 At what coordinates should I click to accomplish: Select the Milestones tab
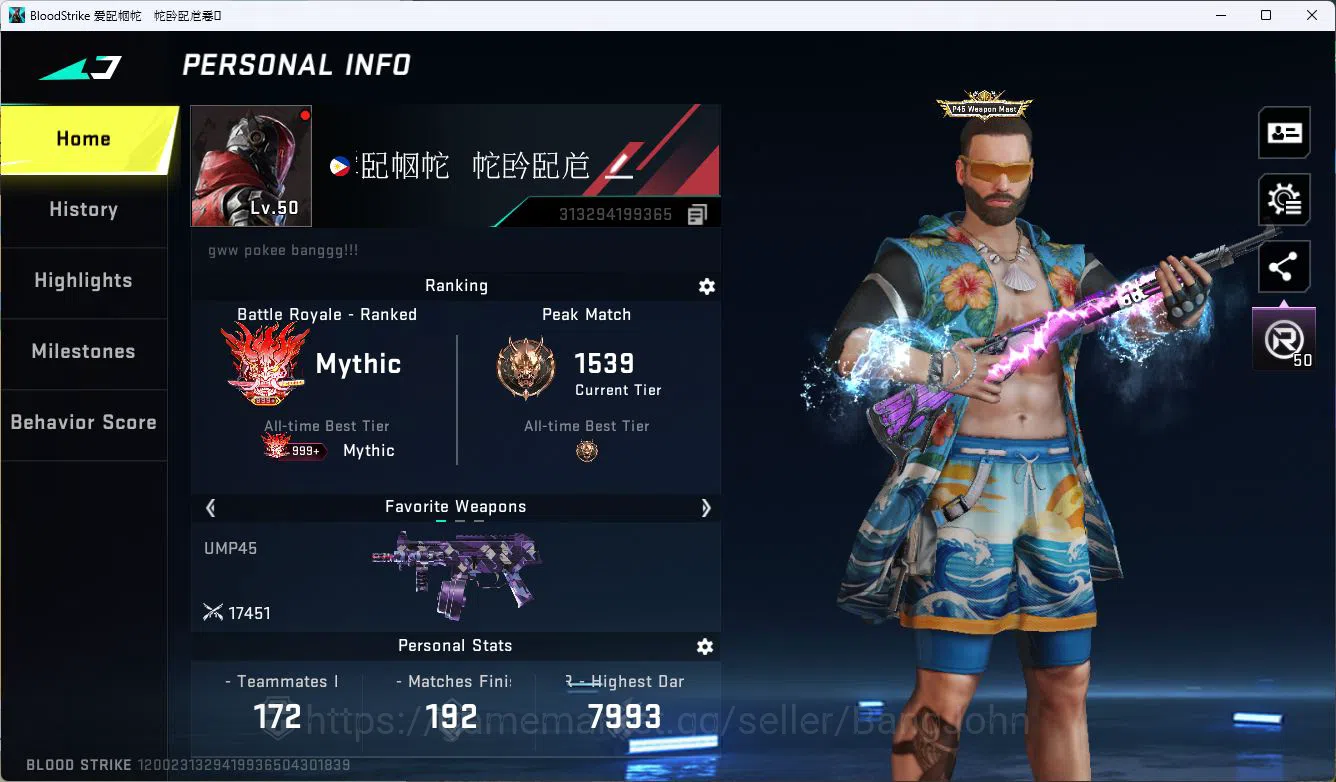tap(83, 352)
